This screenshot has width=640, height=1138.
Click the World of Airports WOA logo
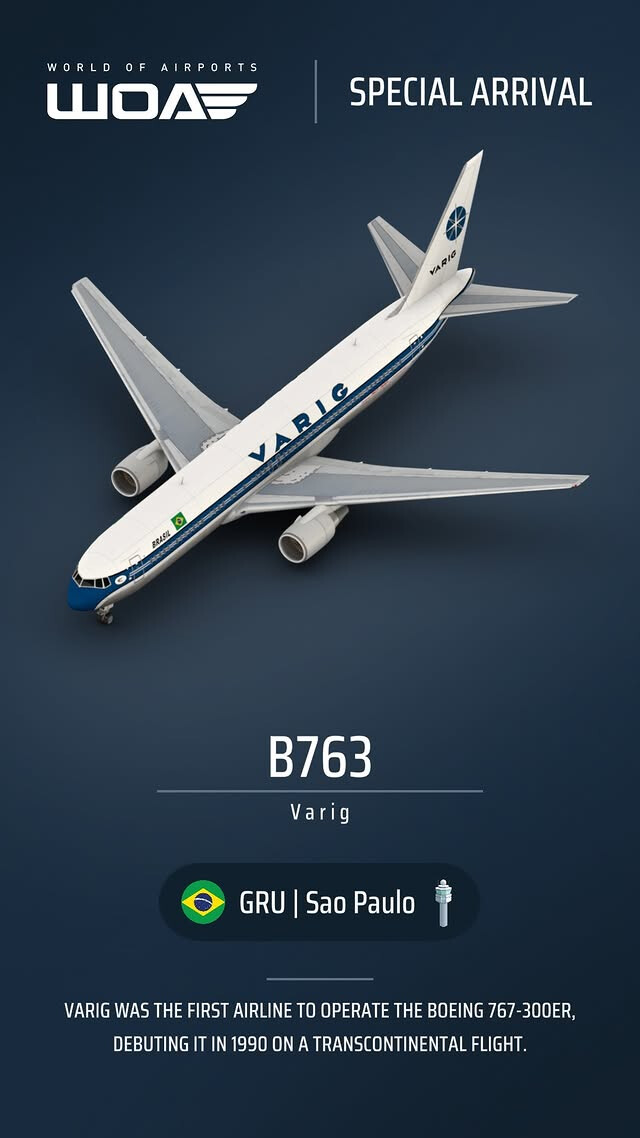point(152,93)
